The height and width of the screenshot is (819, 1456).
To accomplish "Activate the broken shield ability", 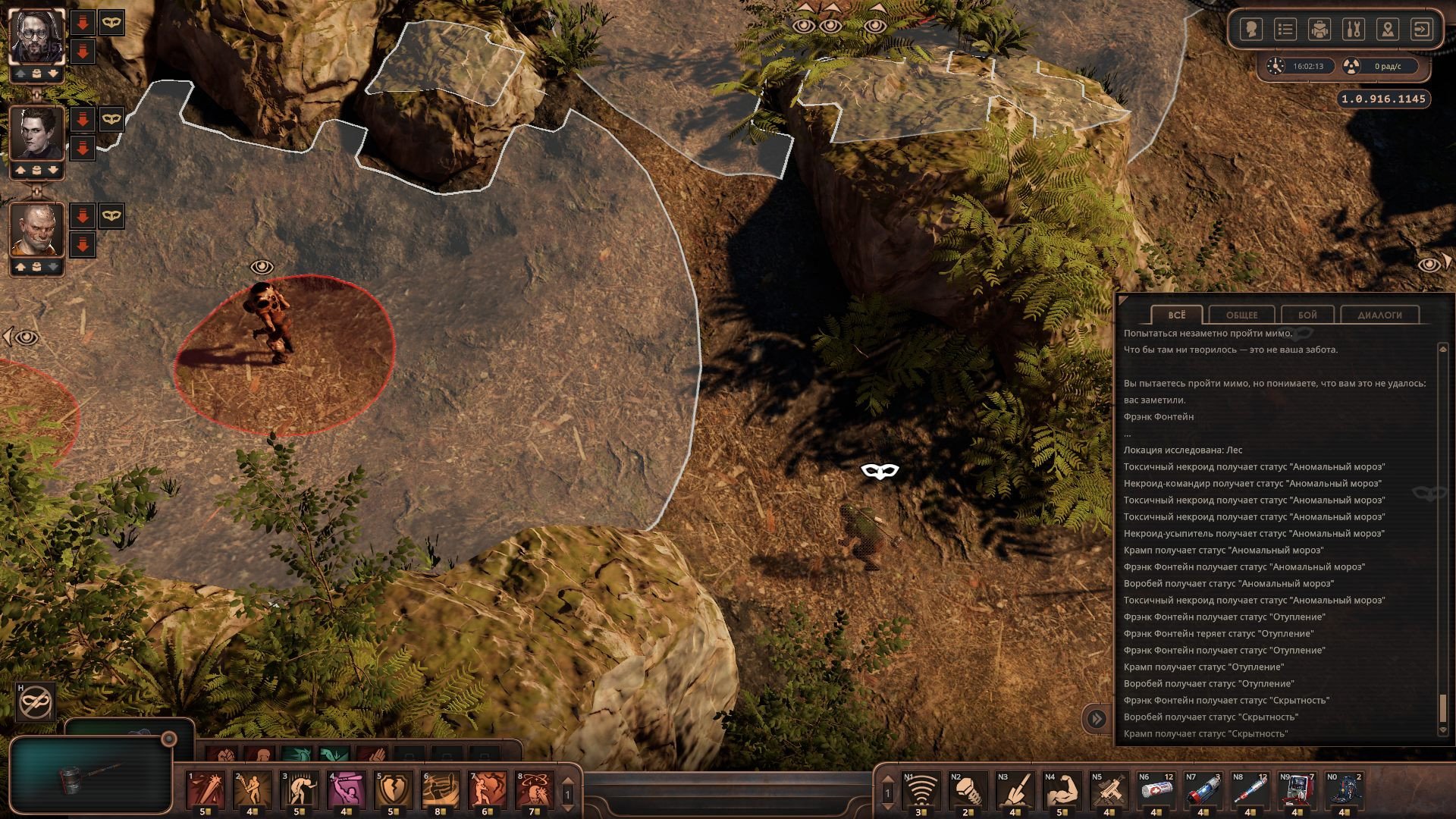I will click(x=394, y=789).
